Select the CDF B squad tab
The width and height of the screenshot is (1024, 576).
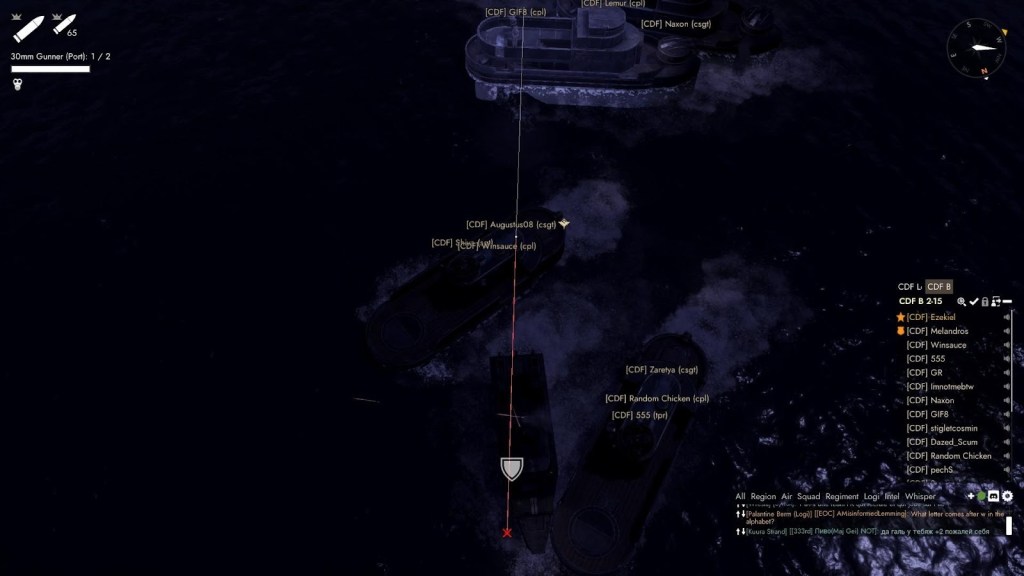pyautogui.click(x=939, y=287)
